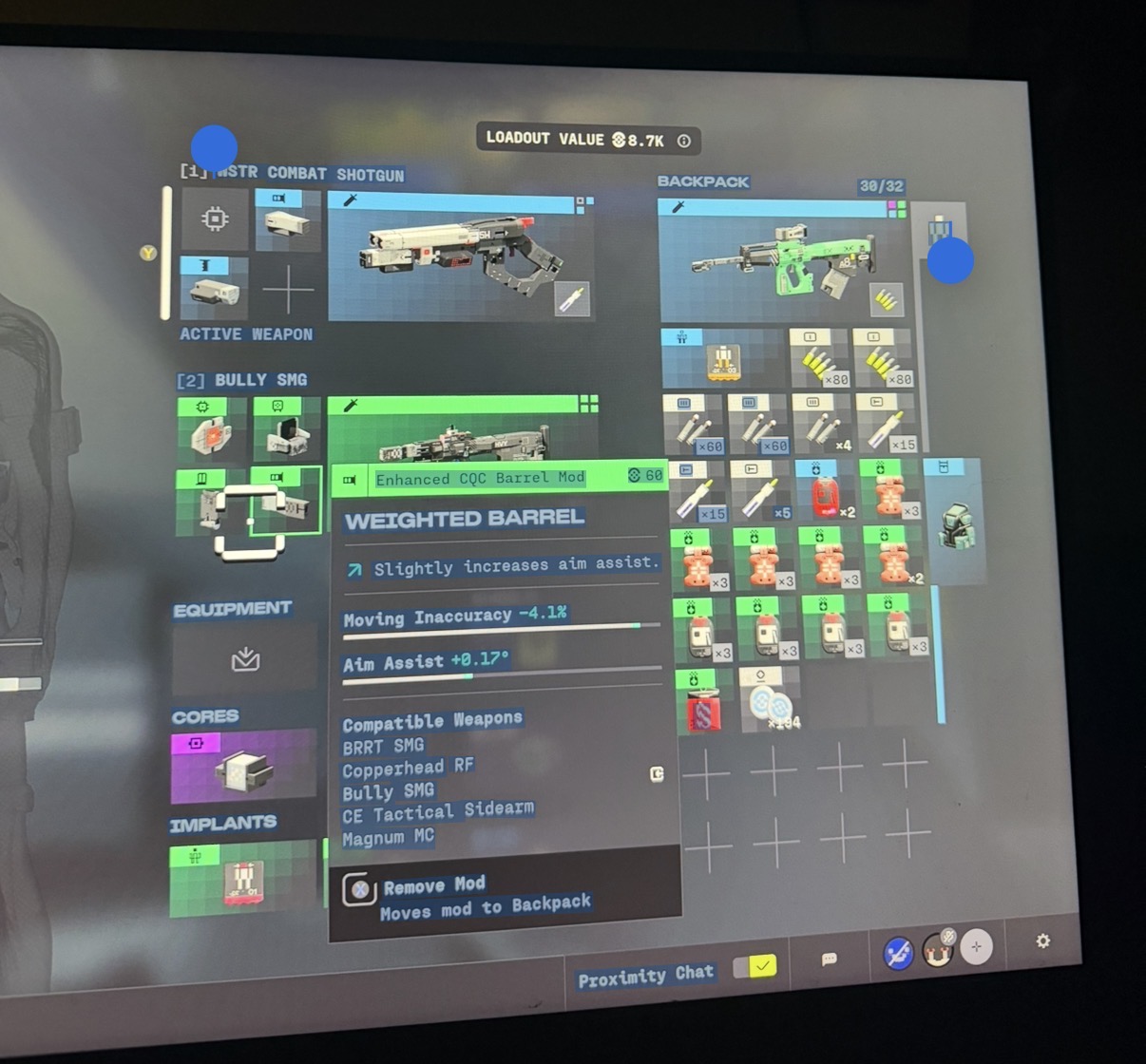Select the WSTR Combat Shotgun weapon slot

461,256
